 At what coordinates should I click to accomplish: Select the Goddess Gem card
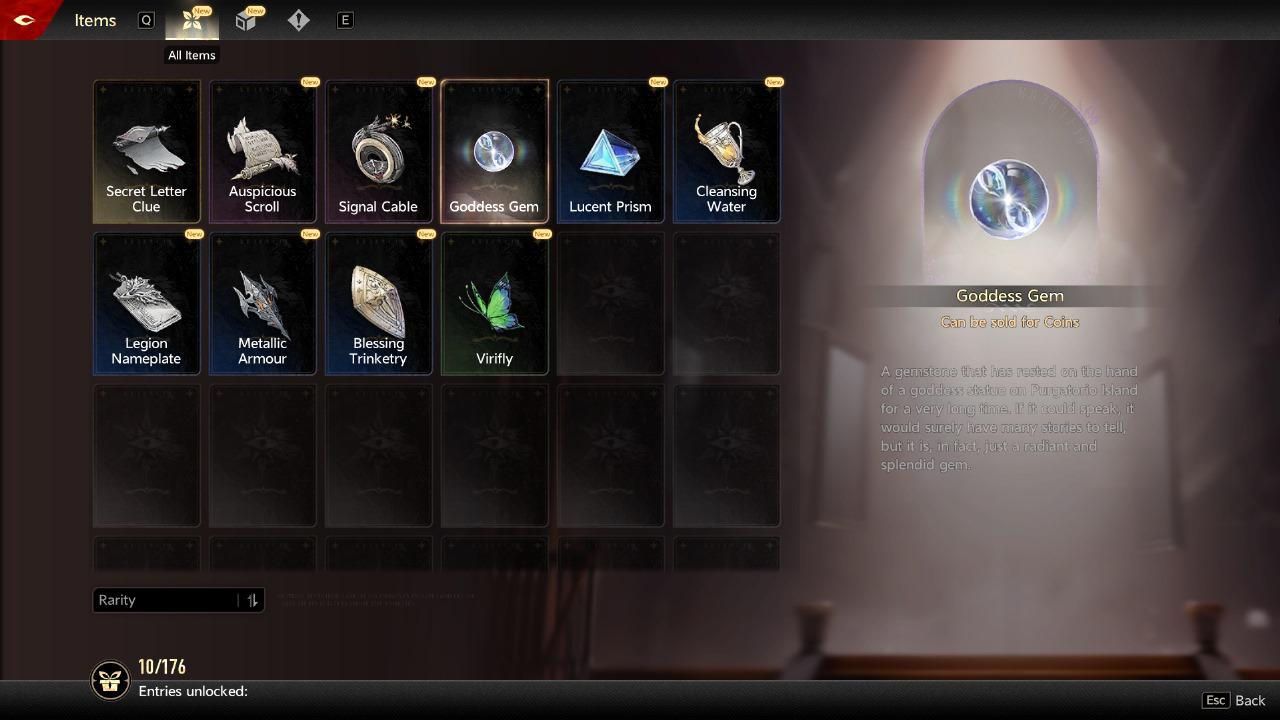pyautogui.click(x=494, y=151)
